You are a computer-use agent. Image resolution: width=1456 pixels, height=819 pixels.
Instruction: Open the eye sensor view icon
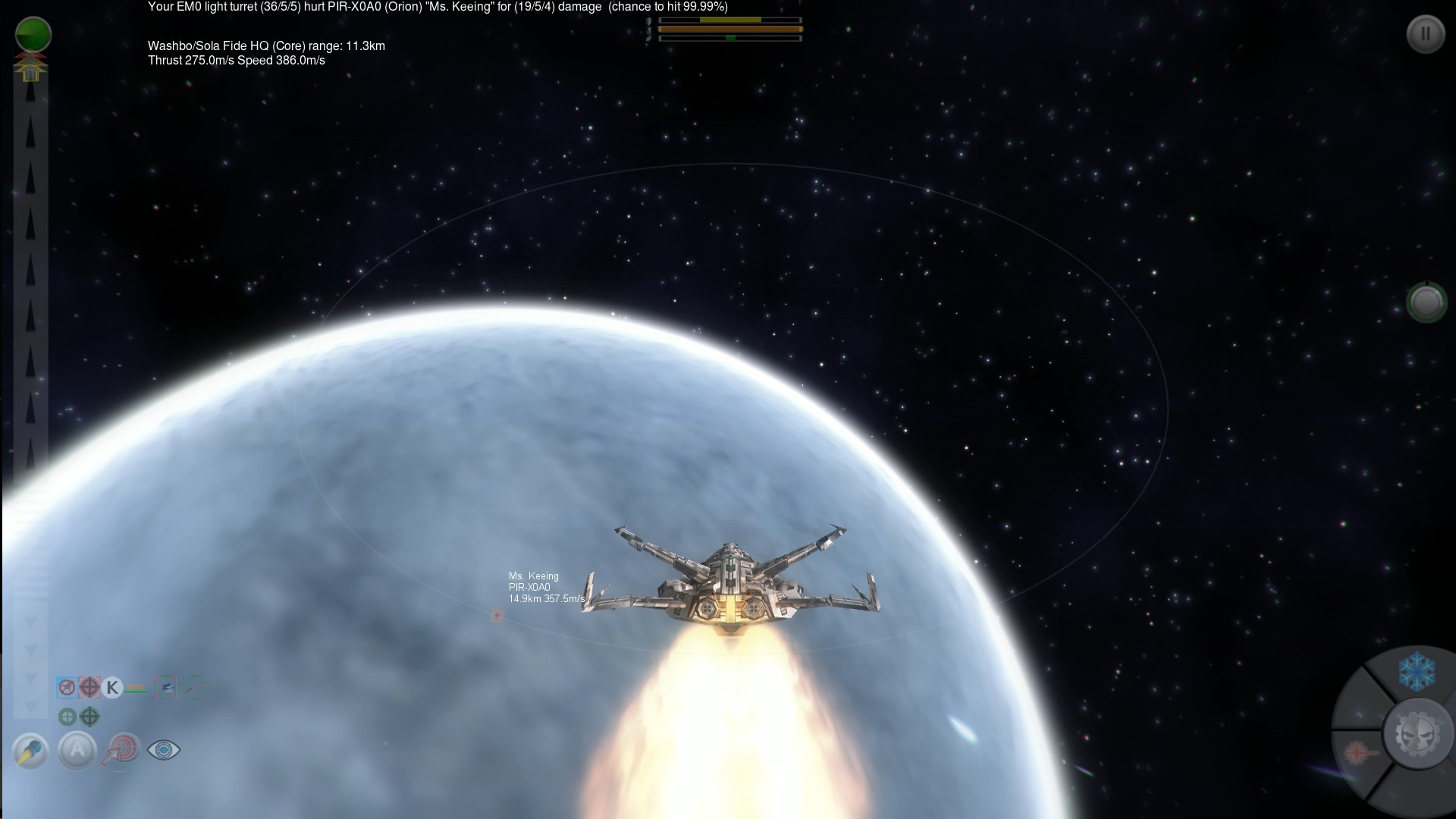click(x=164, y=750)
